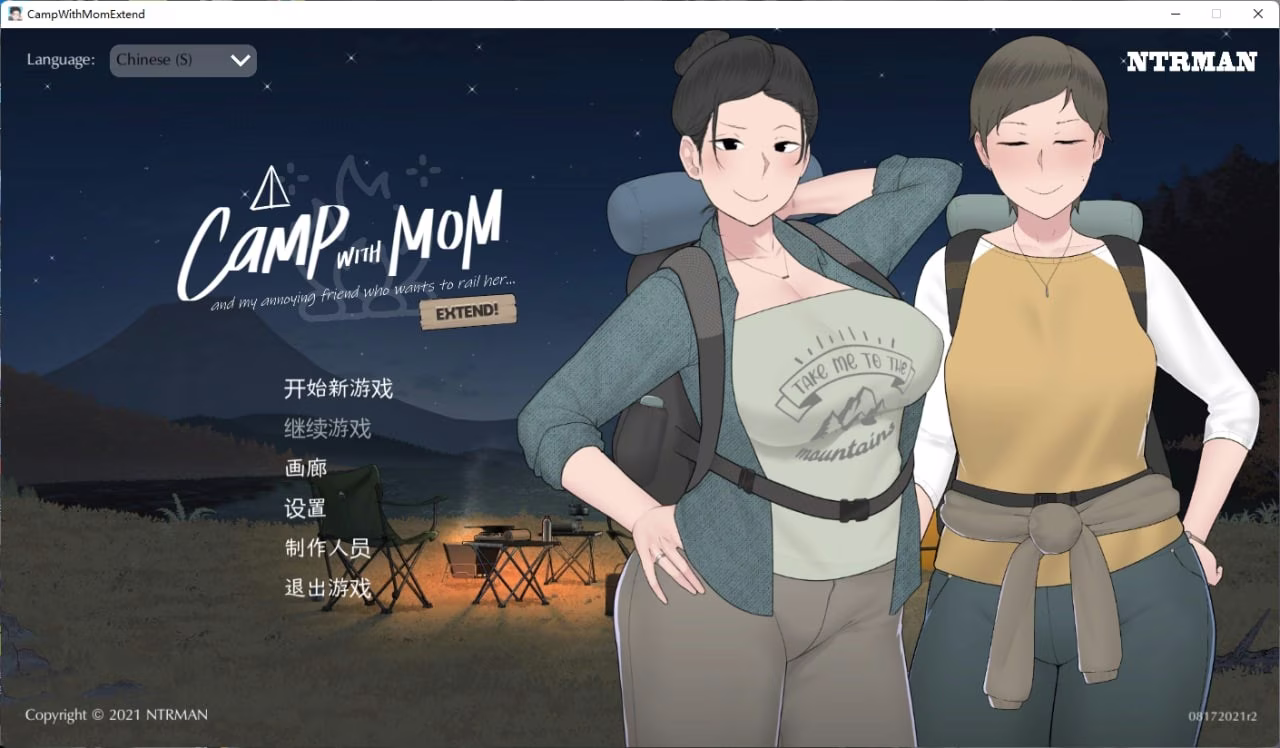Select Chinese (S) in the language selector
Screen dimensions: 1280x748
(x=155, y=60)
